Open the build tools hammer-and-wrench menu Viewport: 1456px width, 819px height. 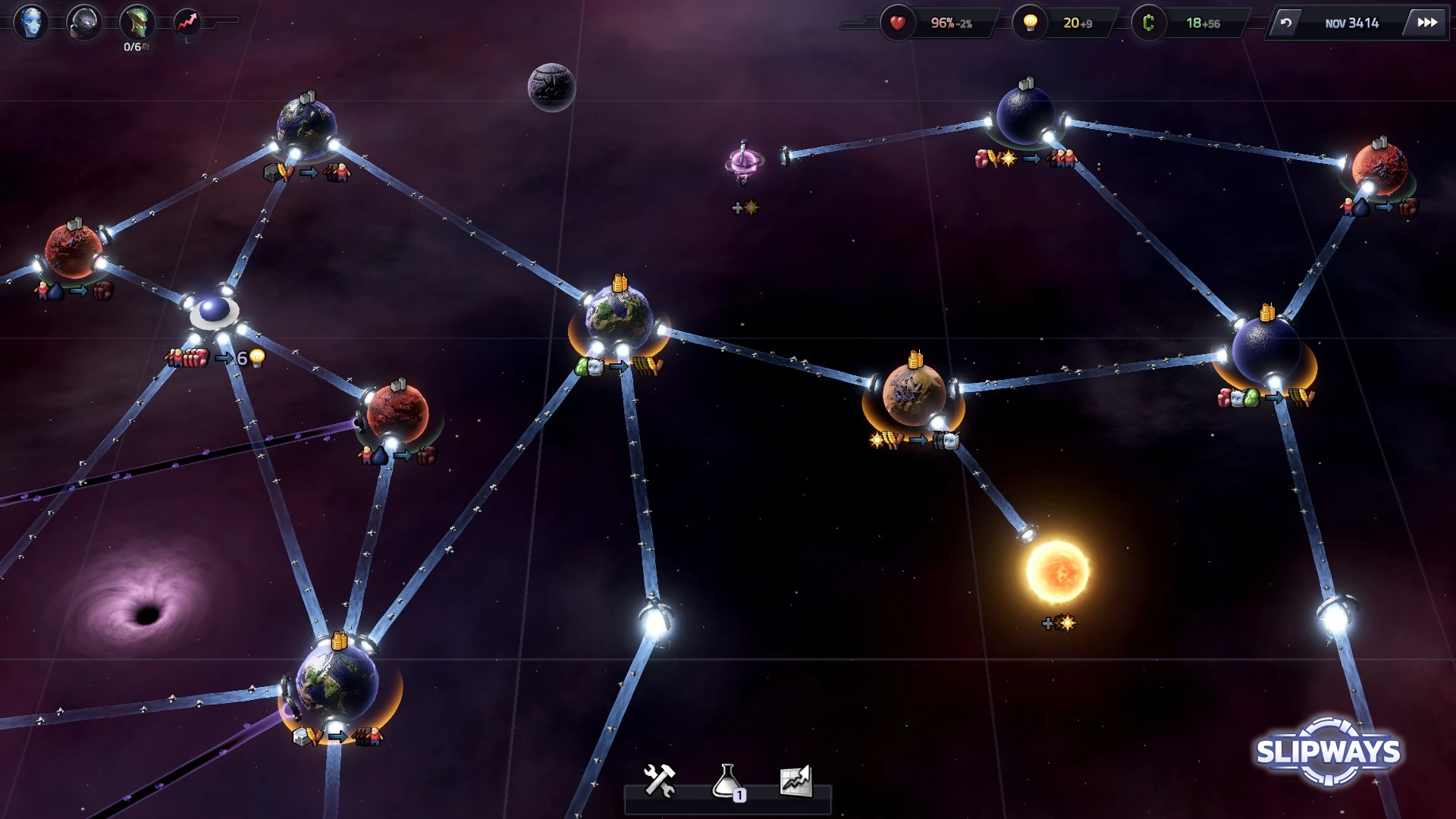[x=659, y=780]
